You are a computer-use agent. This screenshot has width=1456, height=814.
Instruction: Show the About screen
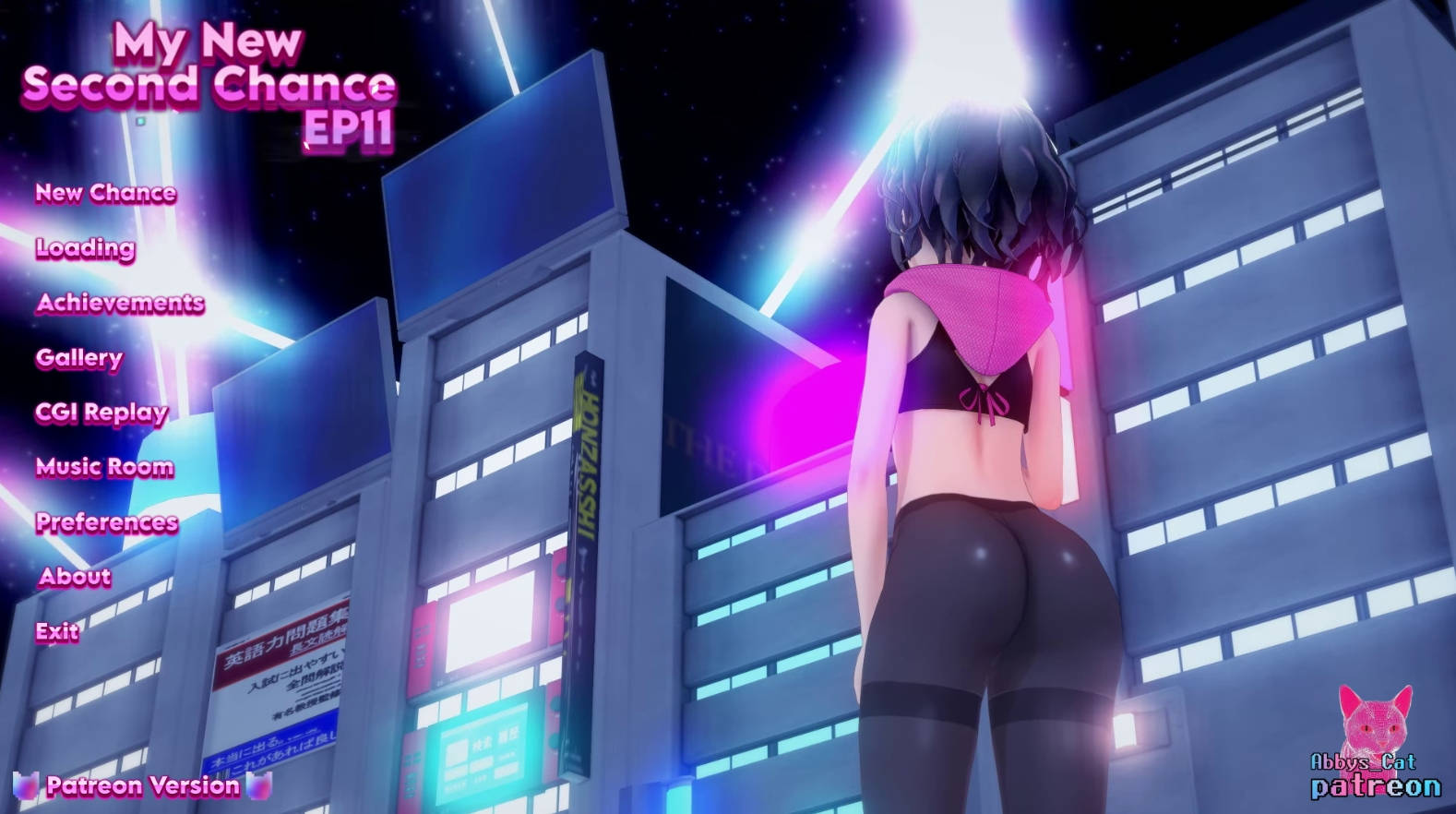coord(72,577)
